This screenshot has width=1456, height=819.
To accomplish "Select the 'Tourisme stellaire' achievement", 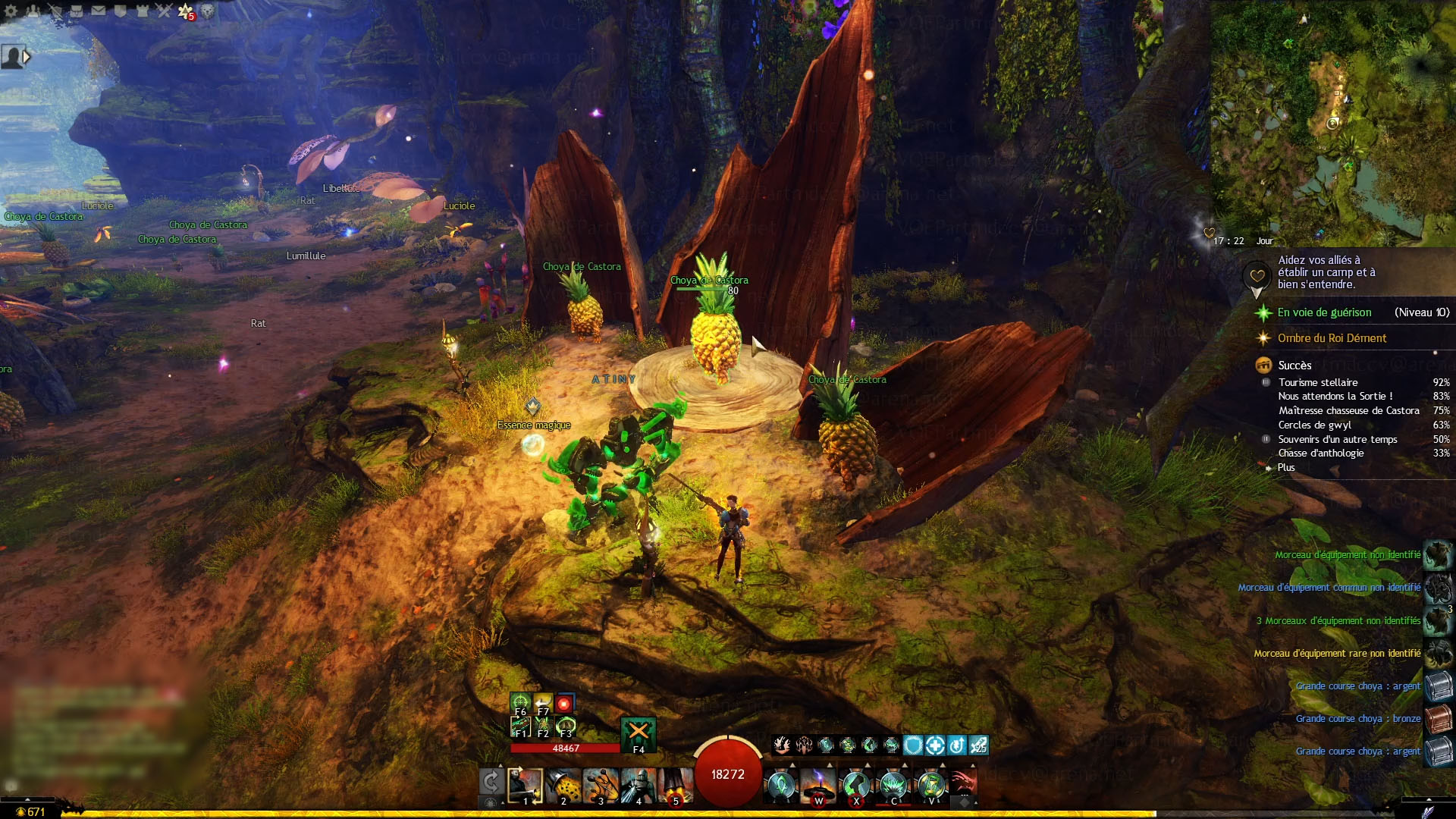I will [x=1318, y=383].
